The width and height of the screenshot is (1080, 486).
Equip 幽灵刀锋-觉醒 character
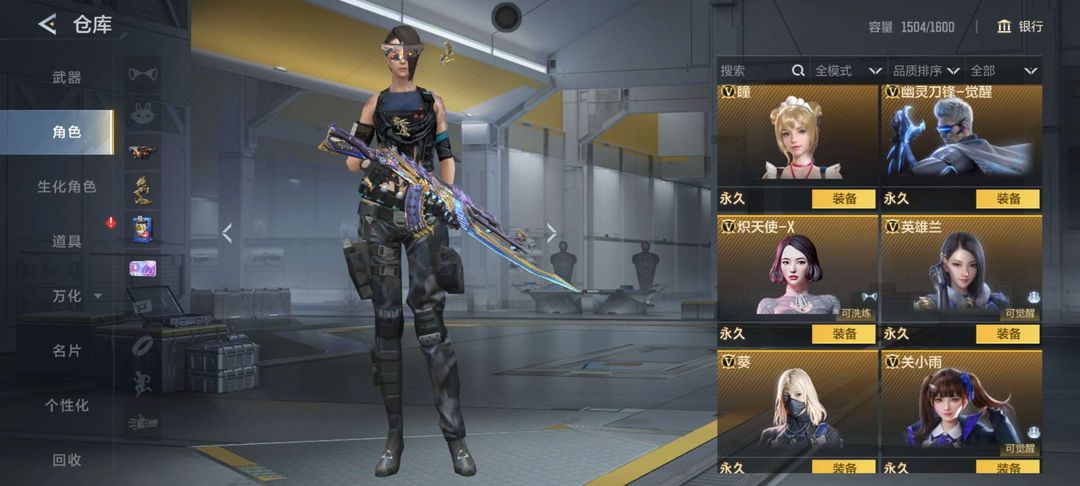[1007, 199]
